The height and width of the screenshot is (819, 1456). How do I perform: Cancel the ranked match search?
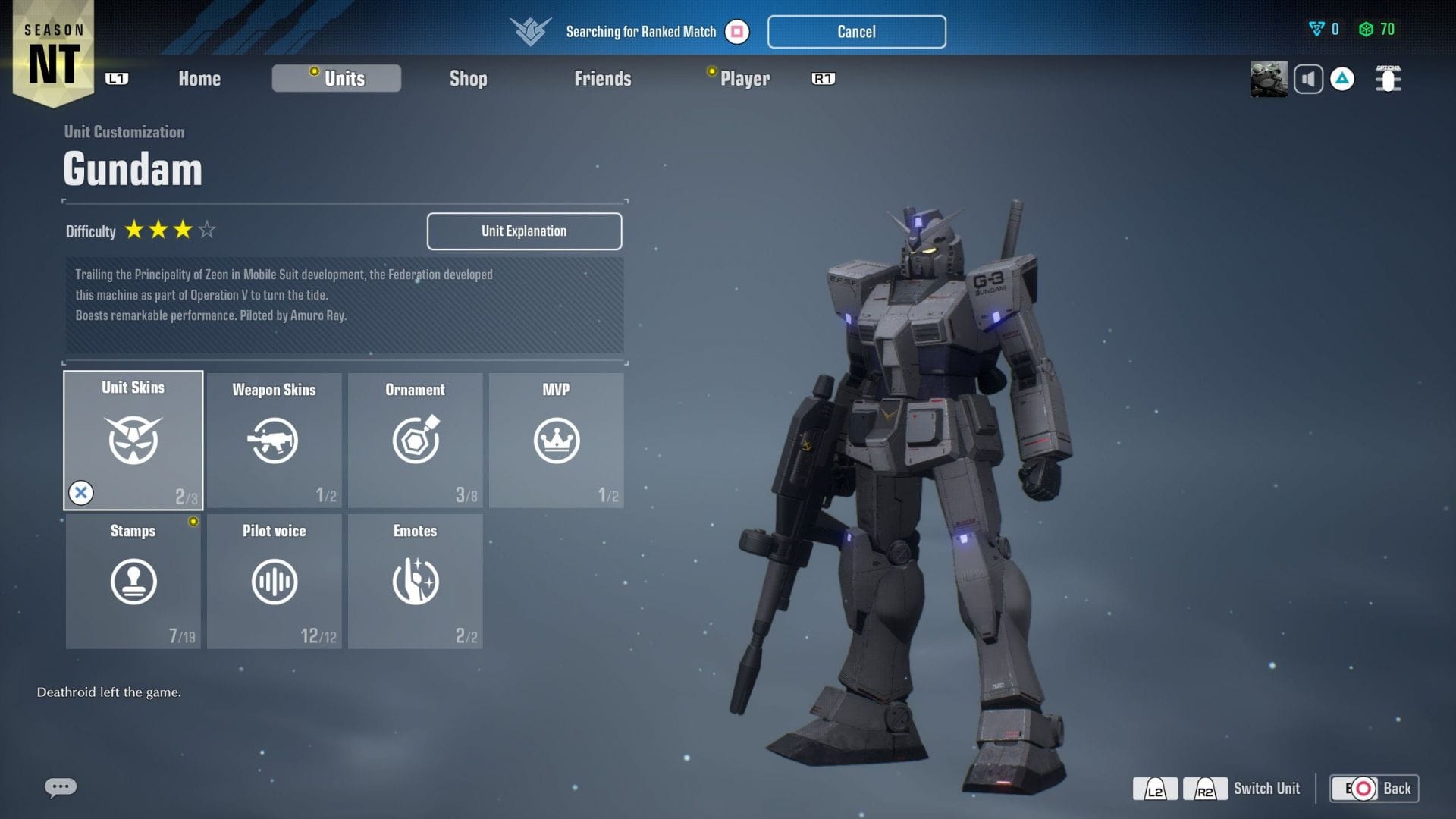pyautogui.click(x=856, y=32)
